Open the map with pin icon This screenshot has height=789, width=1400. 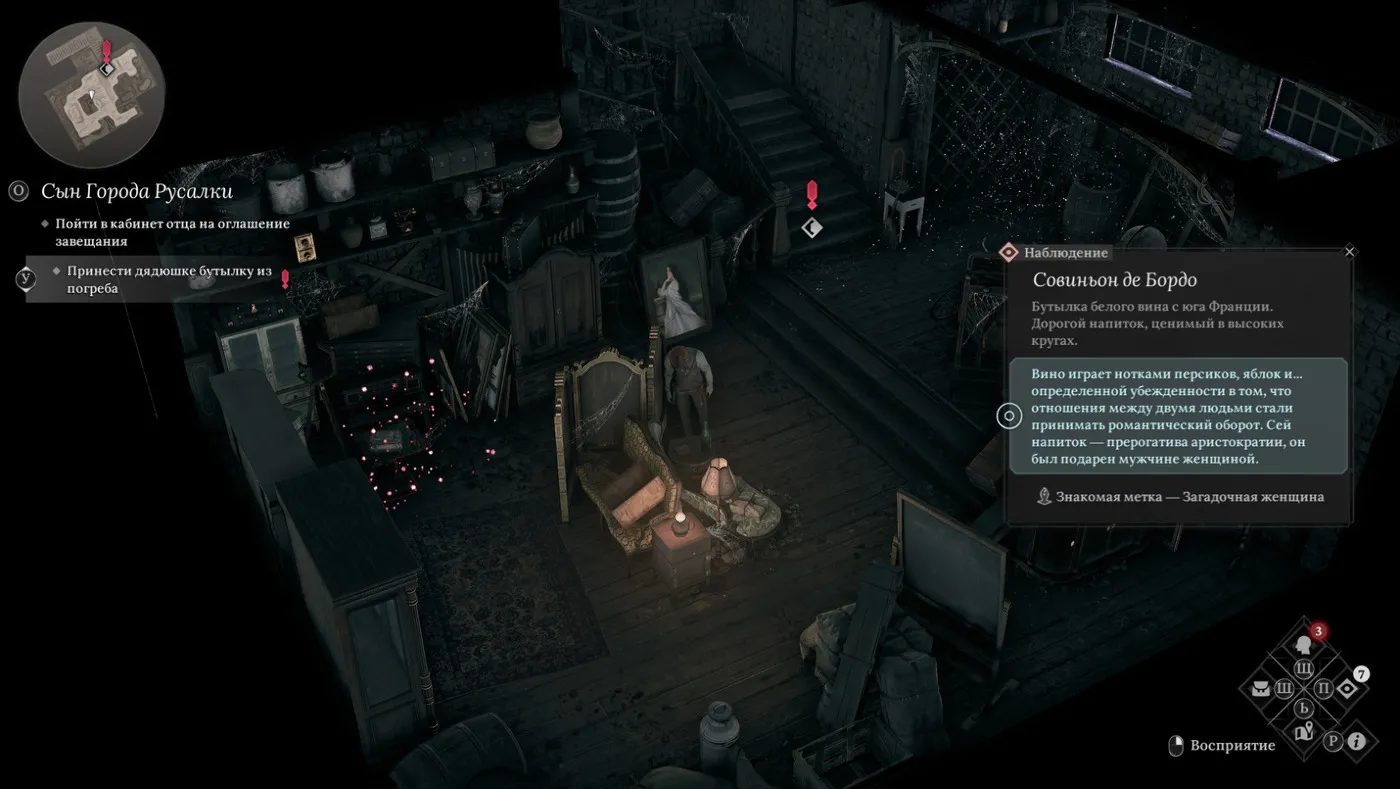[x=1303, y=733]
